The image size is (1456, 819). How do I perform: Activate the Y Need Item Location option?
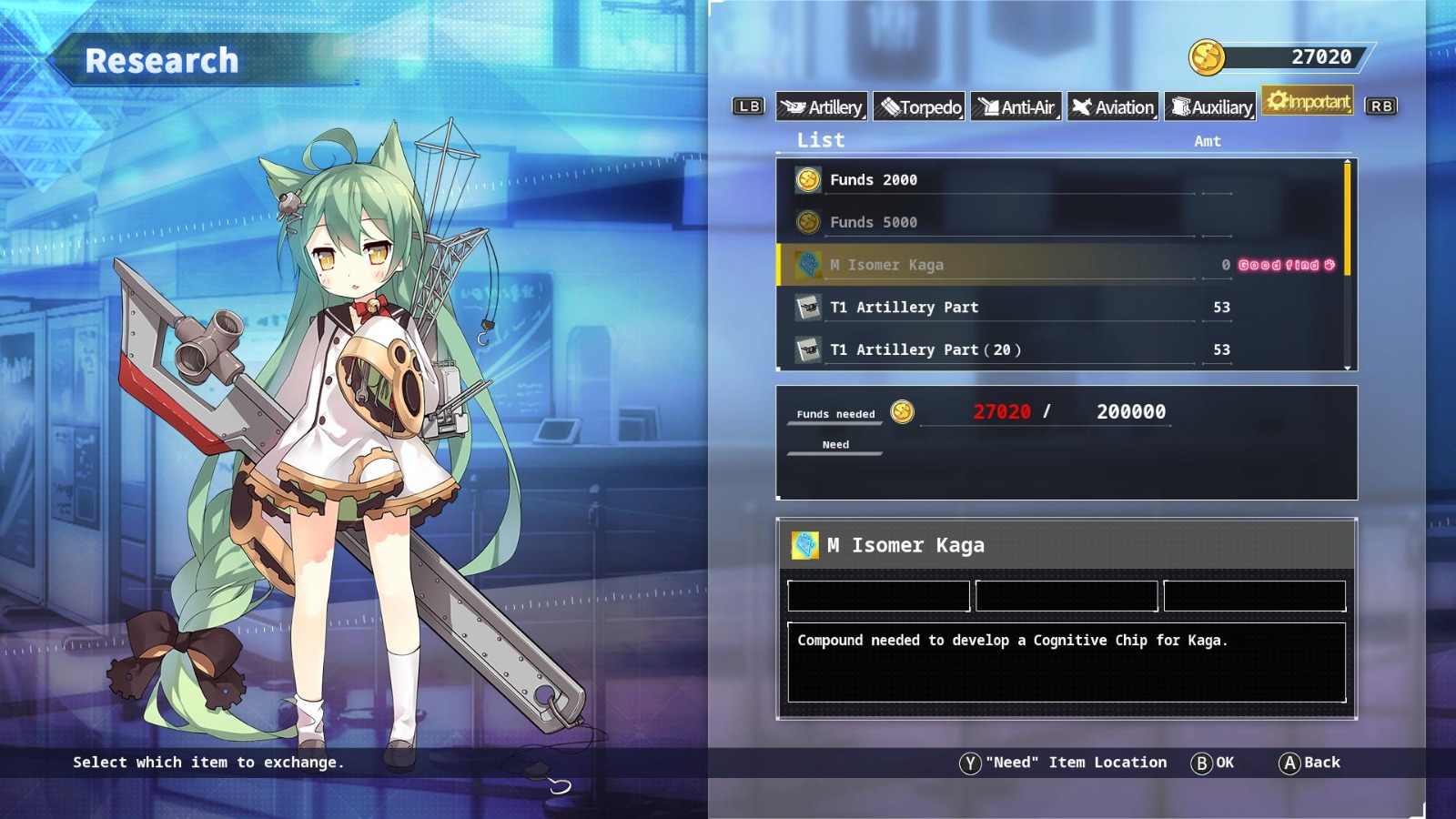point(1069,763)
